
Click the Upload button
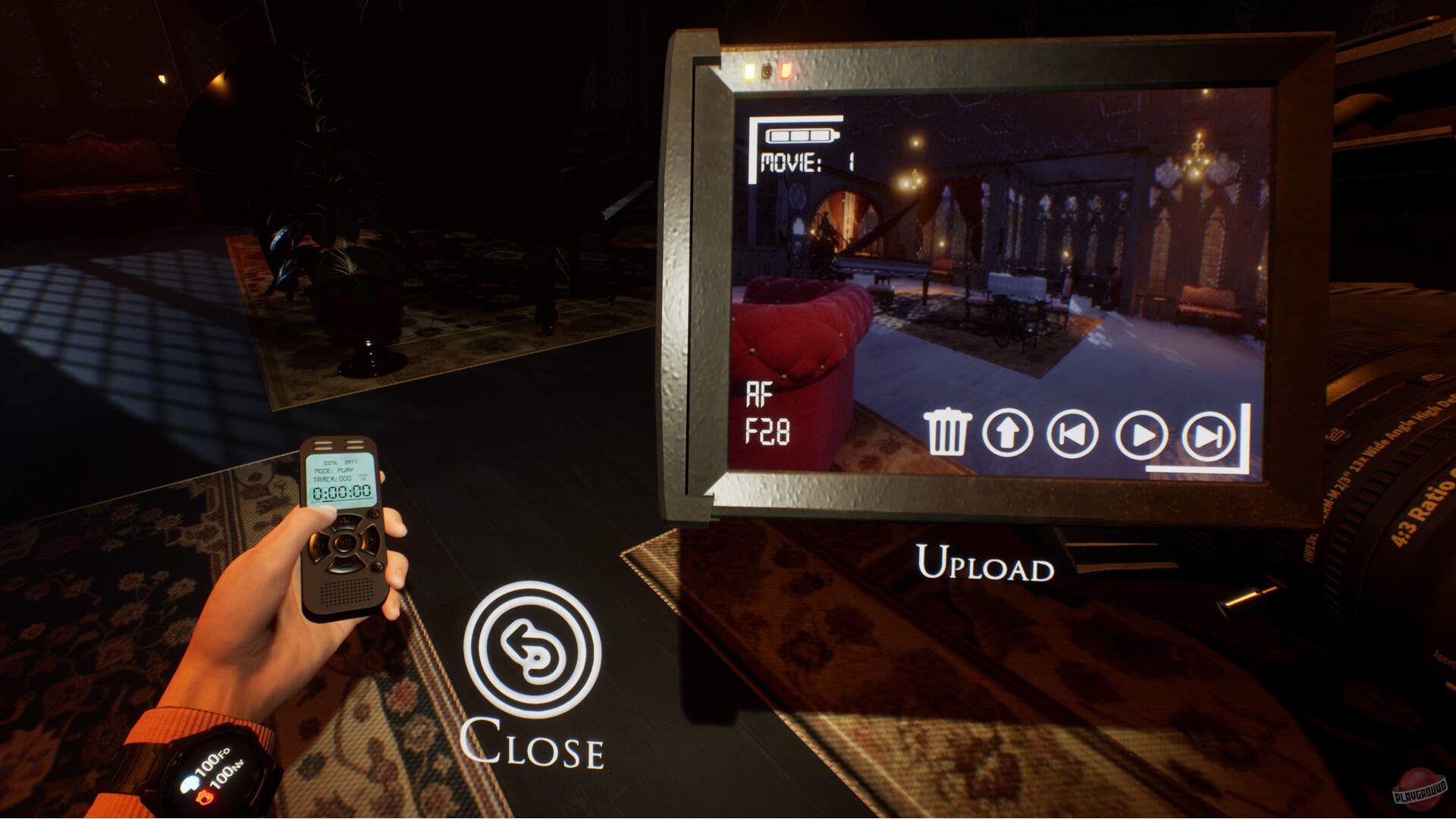click(x=984, y=564)
